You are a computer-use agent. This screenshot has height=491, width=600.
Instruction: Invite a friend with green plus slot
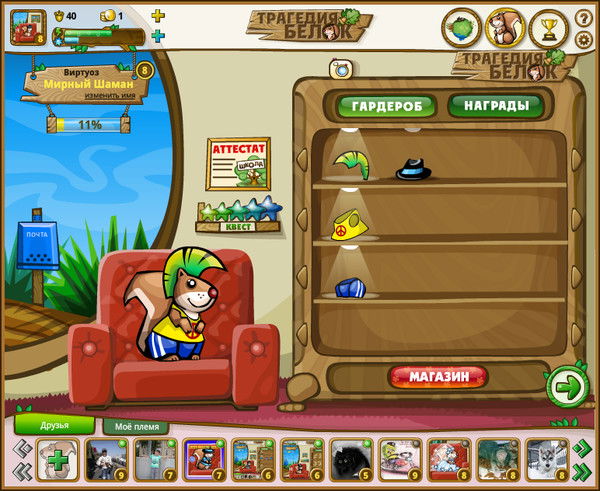coord(57,461)
